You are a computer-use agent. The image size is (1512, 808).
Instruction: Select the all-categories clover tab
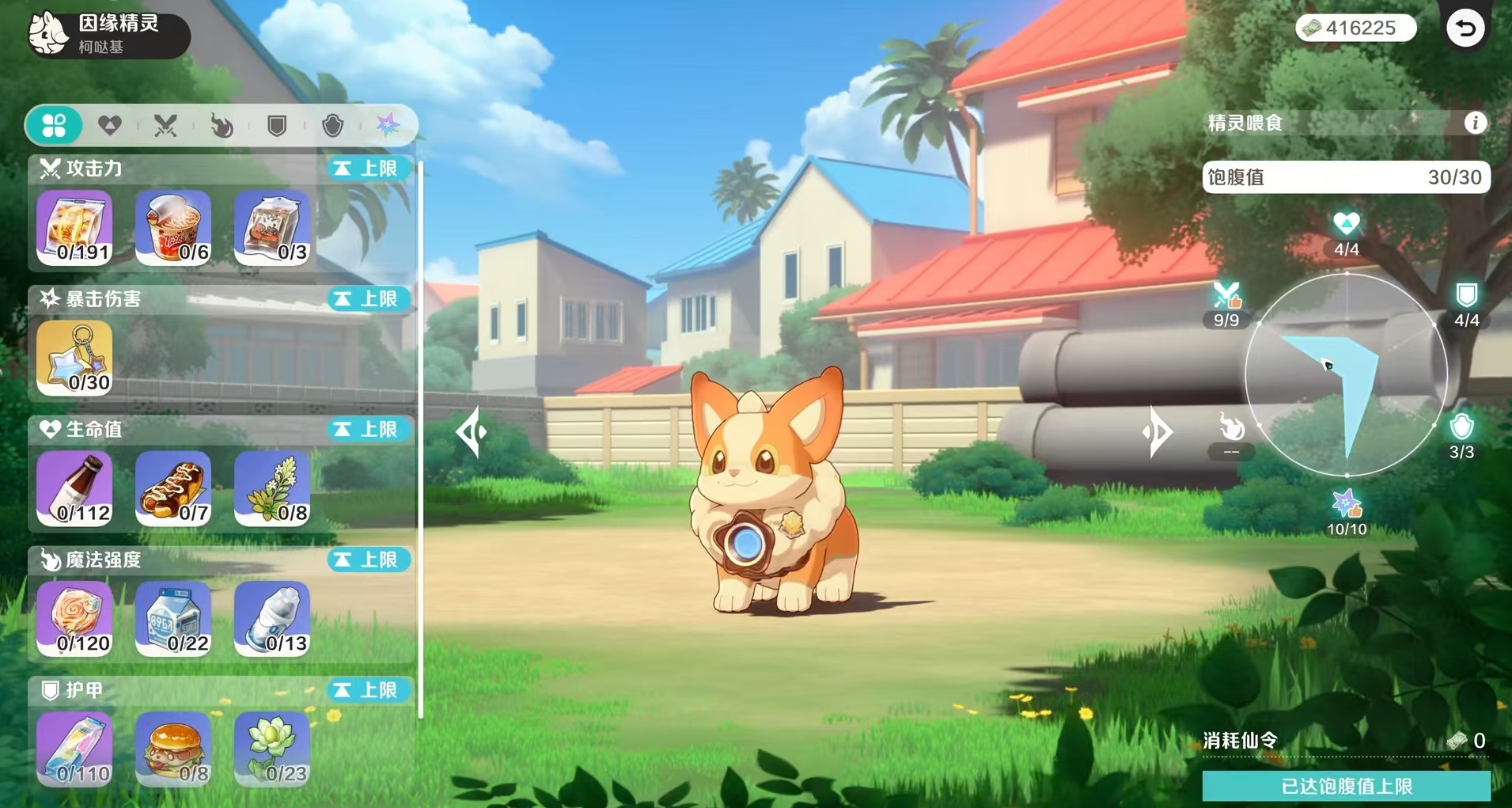[x=54, y=125]
